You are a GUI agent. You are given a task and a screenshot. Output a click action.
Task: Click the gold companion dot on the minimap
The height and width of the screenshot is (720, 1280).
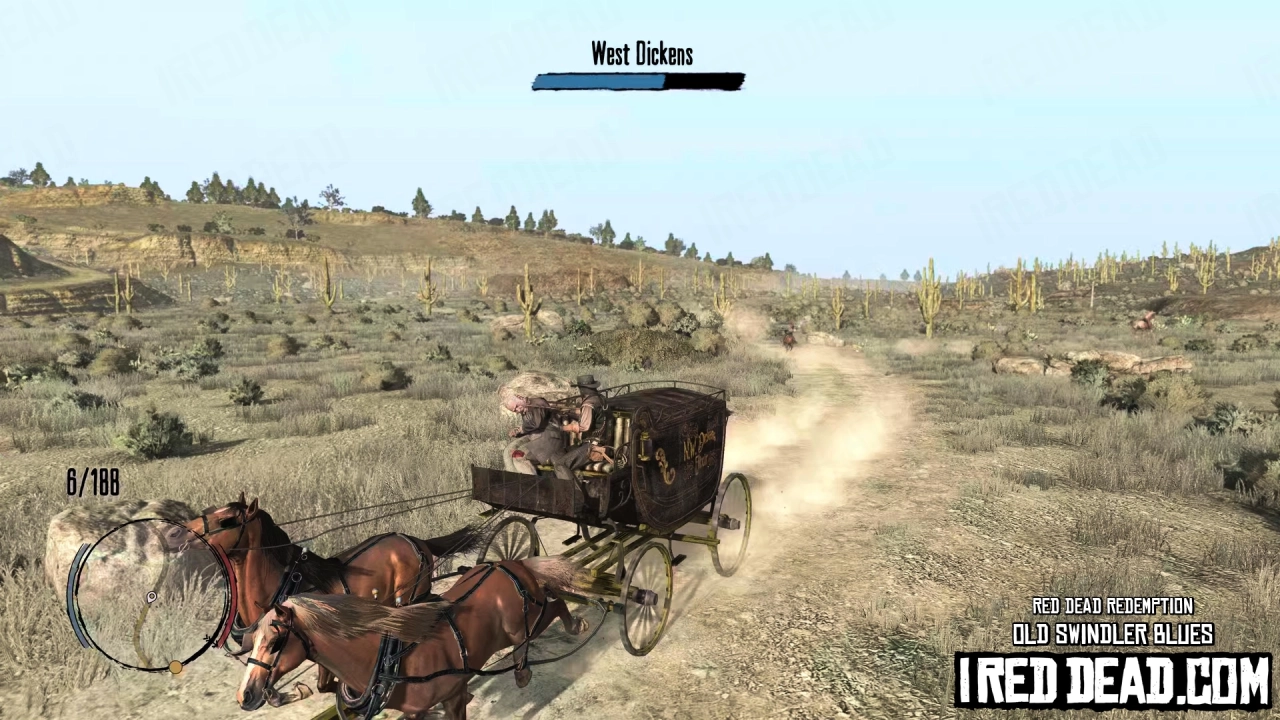click(x=177, y=666)
